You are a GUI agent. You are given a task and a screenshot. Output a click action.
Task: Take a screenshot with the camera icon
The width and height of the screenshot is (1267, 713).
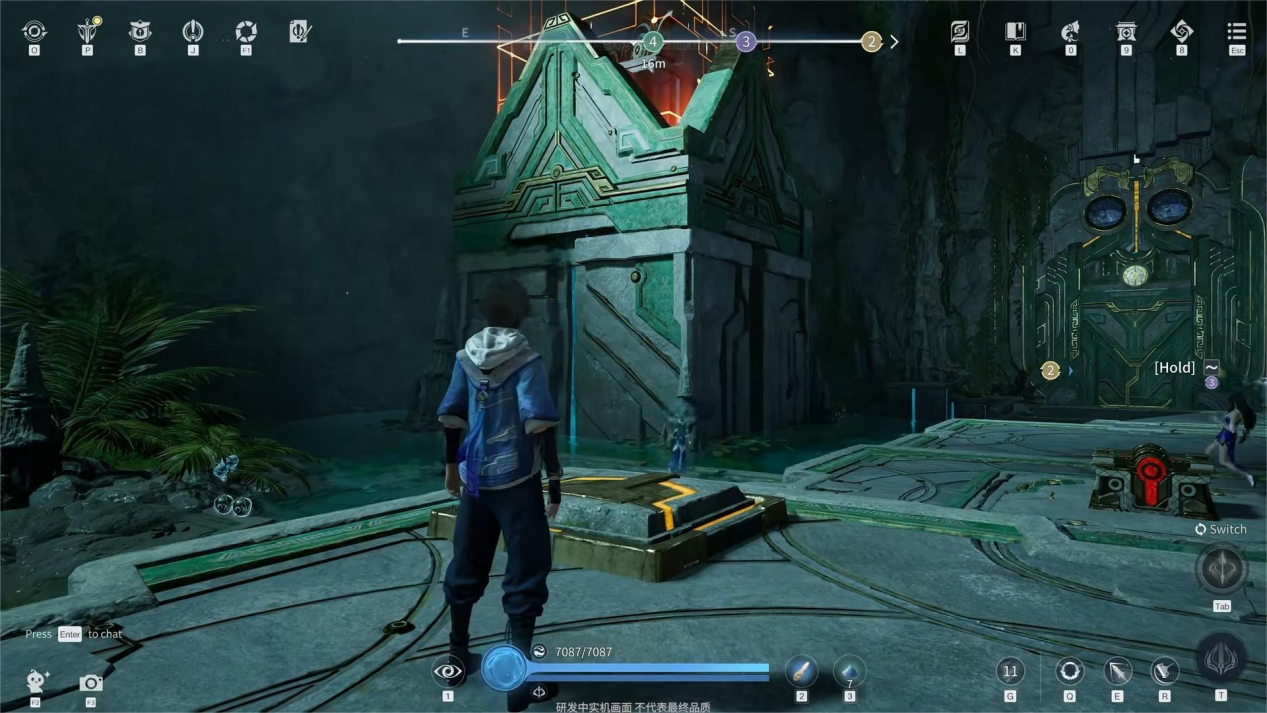(91, 683)
